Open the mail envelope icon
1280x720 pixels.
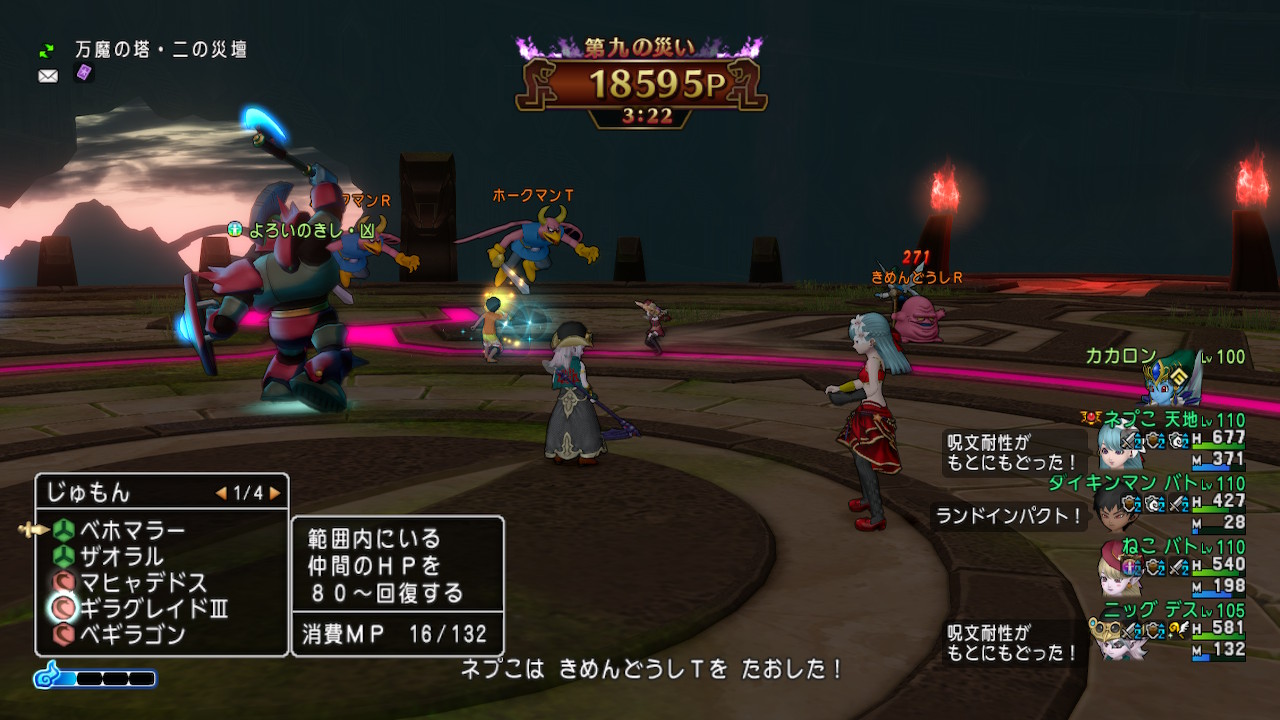pyautogui.click(x=48, y=76)
